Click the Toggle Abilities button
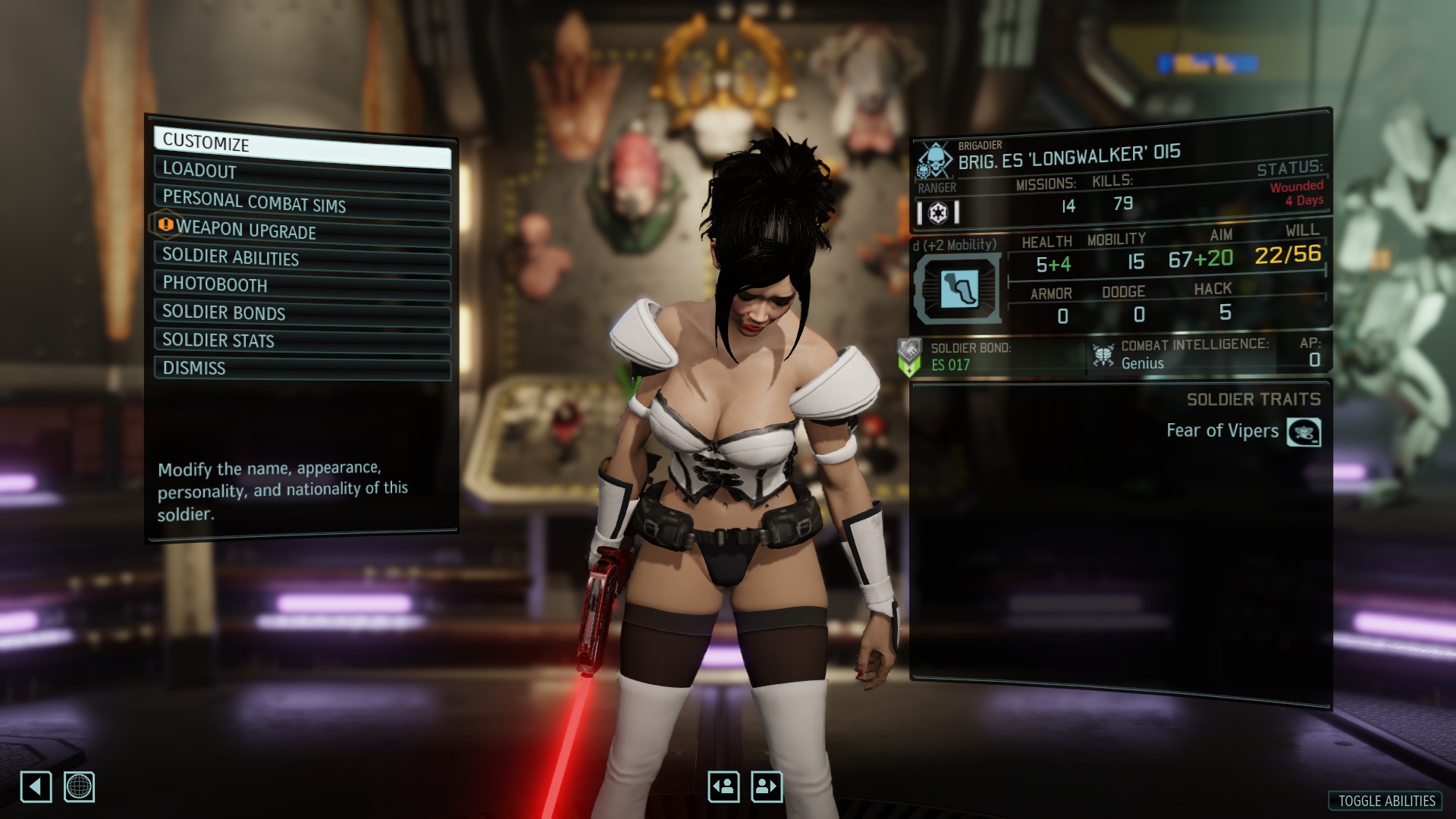This screenshot has width=1456, height=819. [1385, 801]
